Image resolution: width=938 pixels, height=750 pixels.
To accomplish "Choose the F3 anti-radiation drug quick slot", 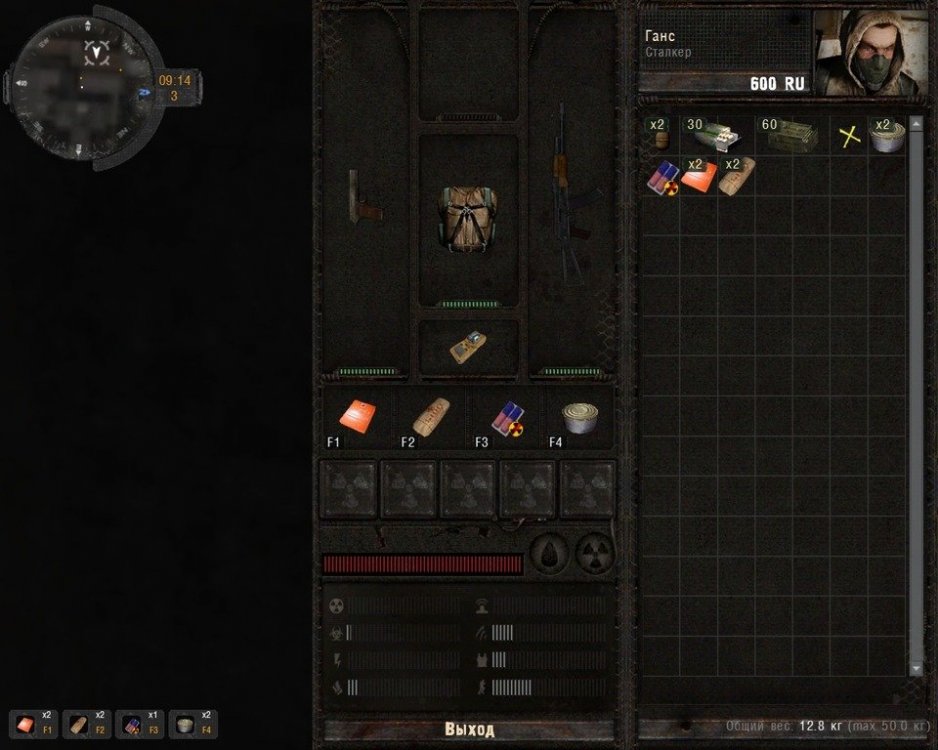I will tap(504, 417).
